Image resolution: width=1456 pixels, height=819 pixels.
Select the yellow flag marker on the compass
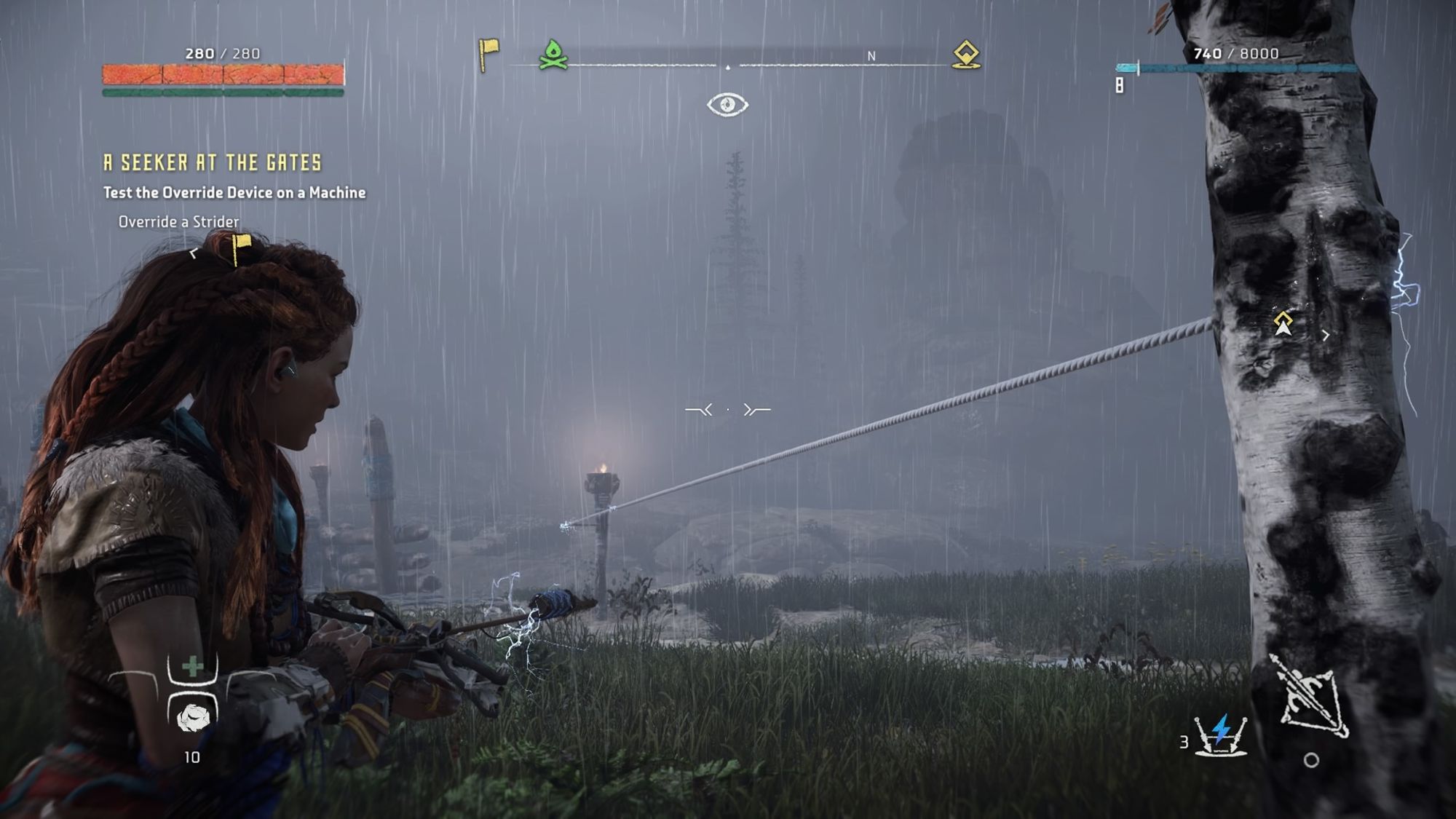click(x=488, y=54)
